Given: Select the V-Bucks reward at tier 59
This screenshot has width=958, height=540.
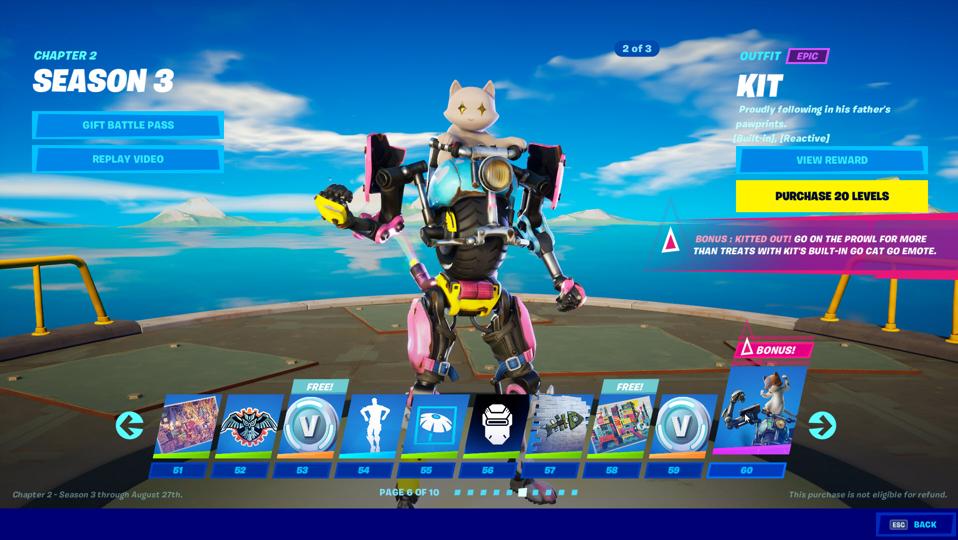Looking at the screenshot, I should [683, 426].
